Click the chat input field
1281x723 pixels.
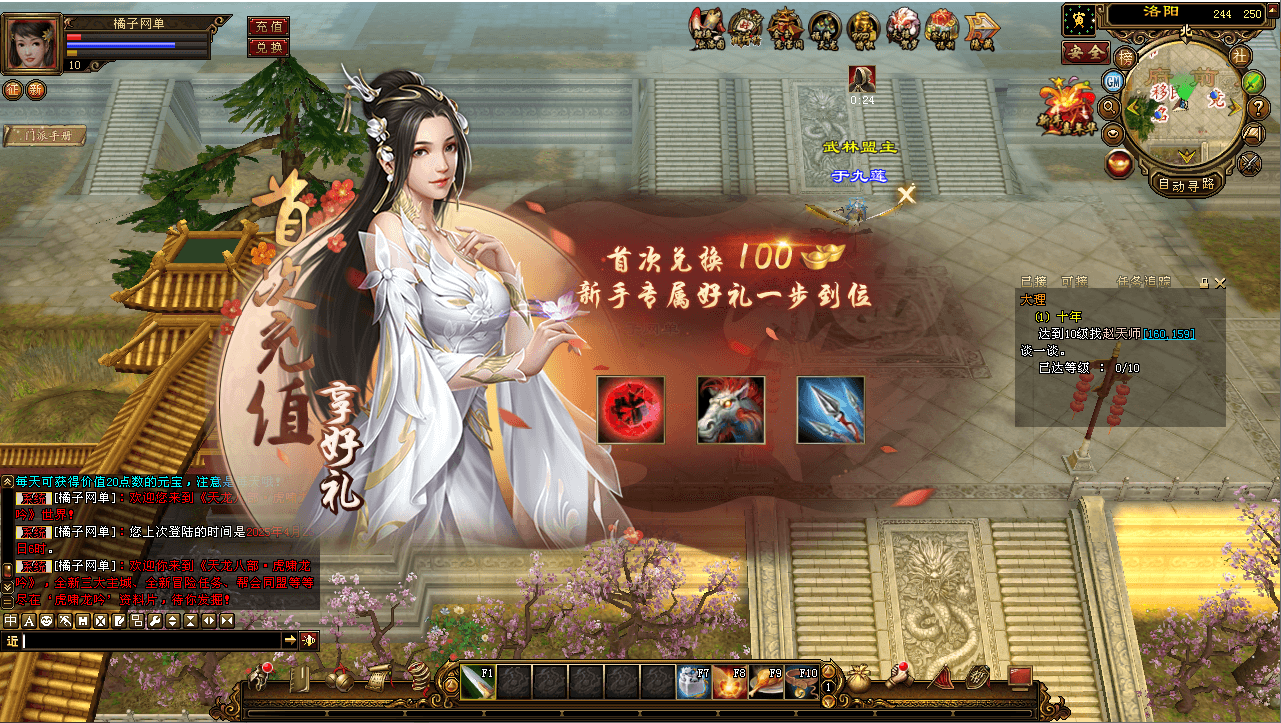[150, 640]
